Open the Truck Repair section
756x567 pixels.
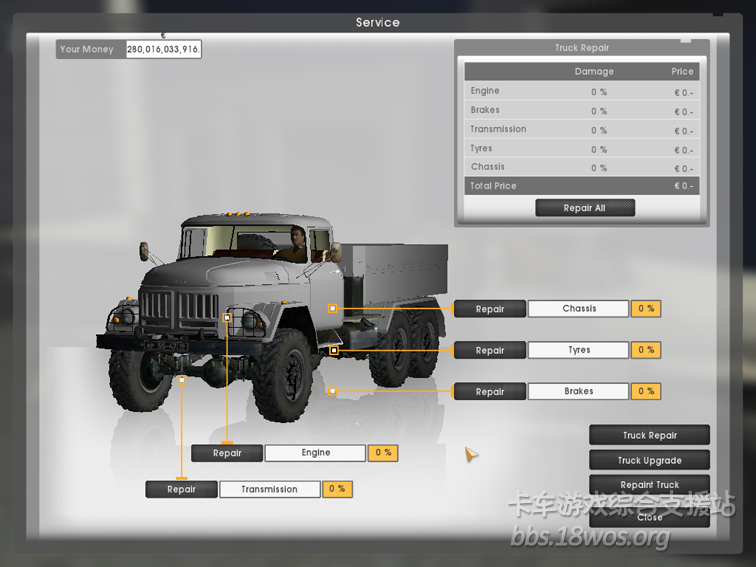coord(649,435)
